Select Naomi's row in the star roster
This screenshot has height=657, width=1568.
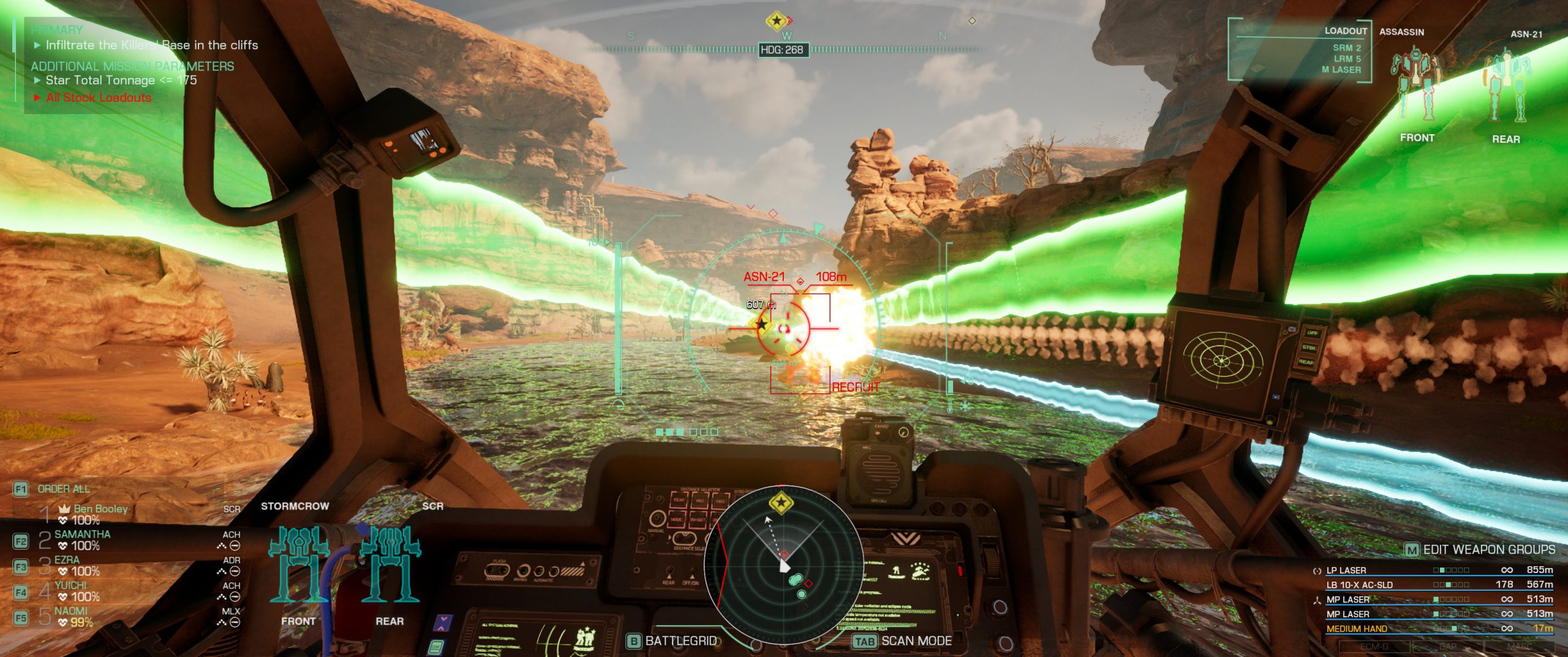71,612
